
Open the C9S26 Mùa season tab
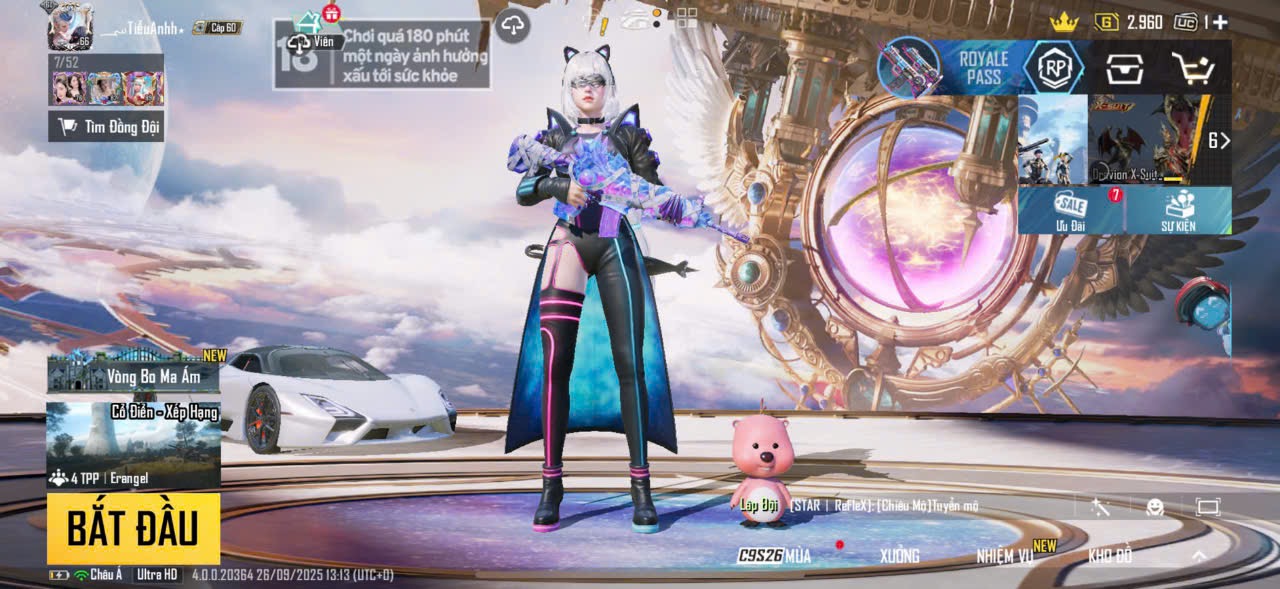pos(775,556)
